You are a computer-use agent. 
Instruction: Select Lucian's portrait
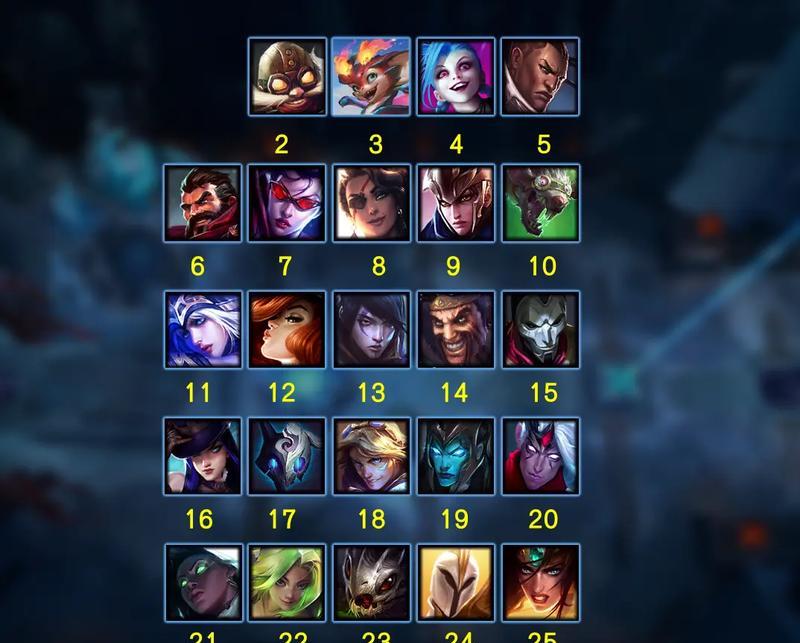[x=540, y=77]
